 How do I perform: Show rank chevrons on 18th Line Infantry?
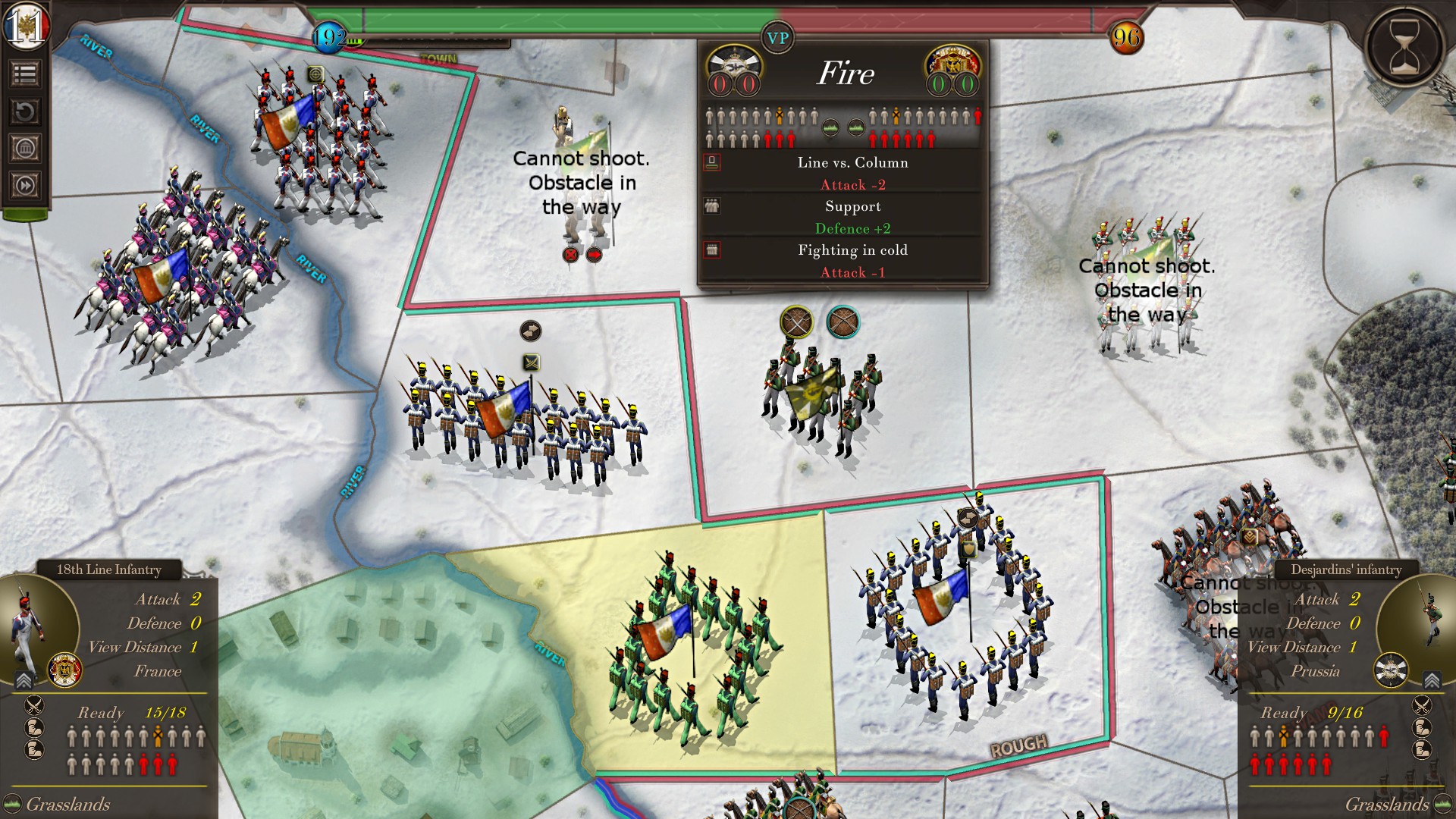tap(24, 679)
